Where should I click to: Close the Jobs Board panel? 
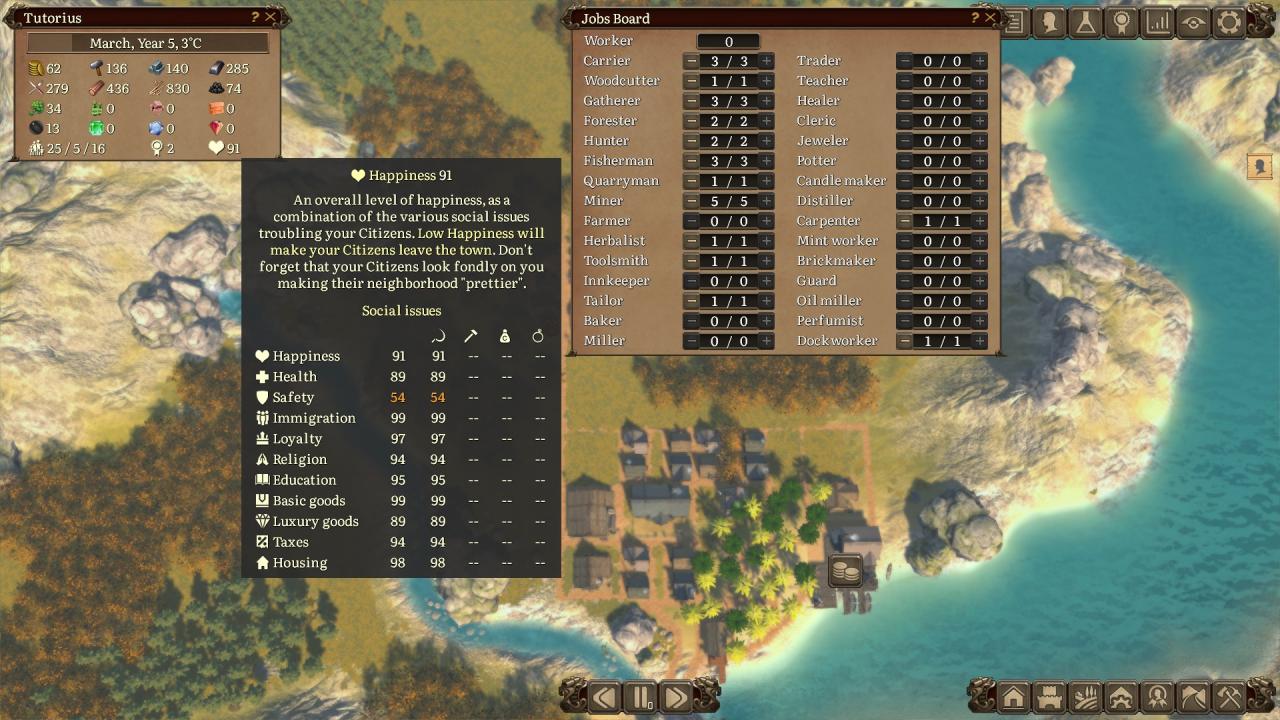tap(990, 18)
